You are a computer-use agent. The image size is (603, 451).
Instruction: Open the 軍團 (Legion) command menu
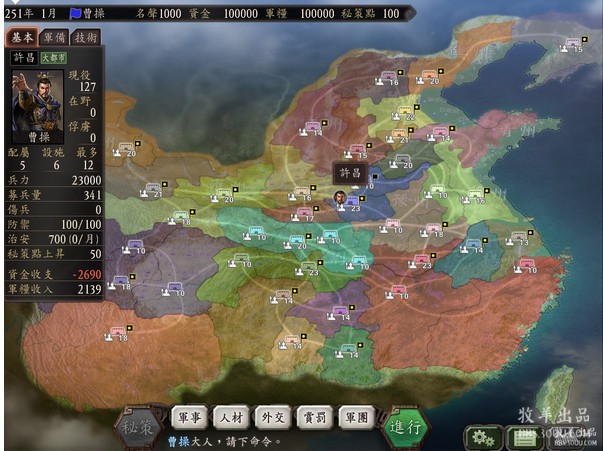[356, 417]
